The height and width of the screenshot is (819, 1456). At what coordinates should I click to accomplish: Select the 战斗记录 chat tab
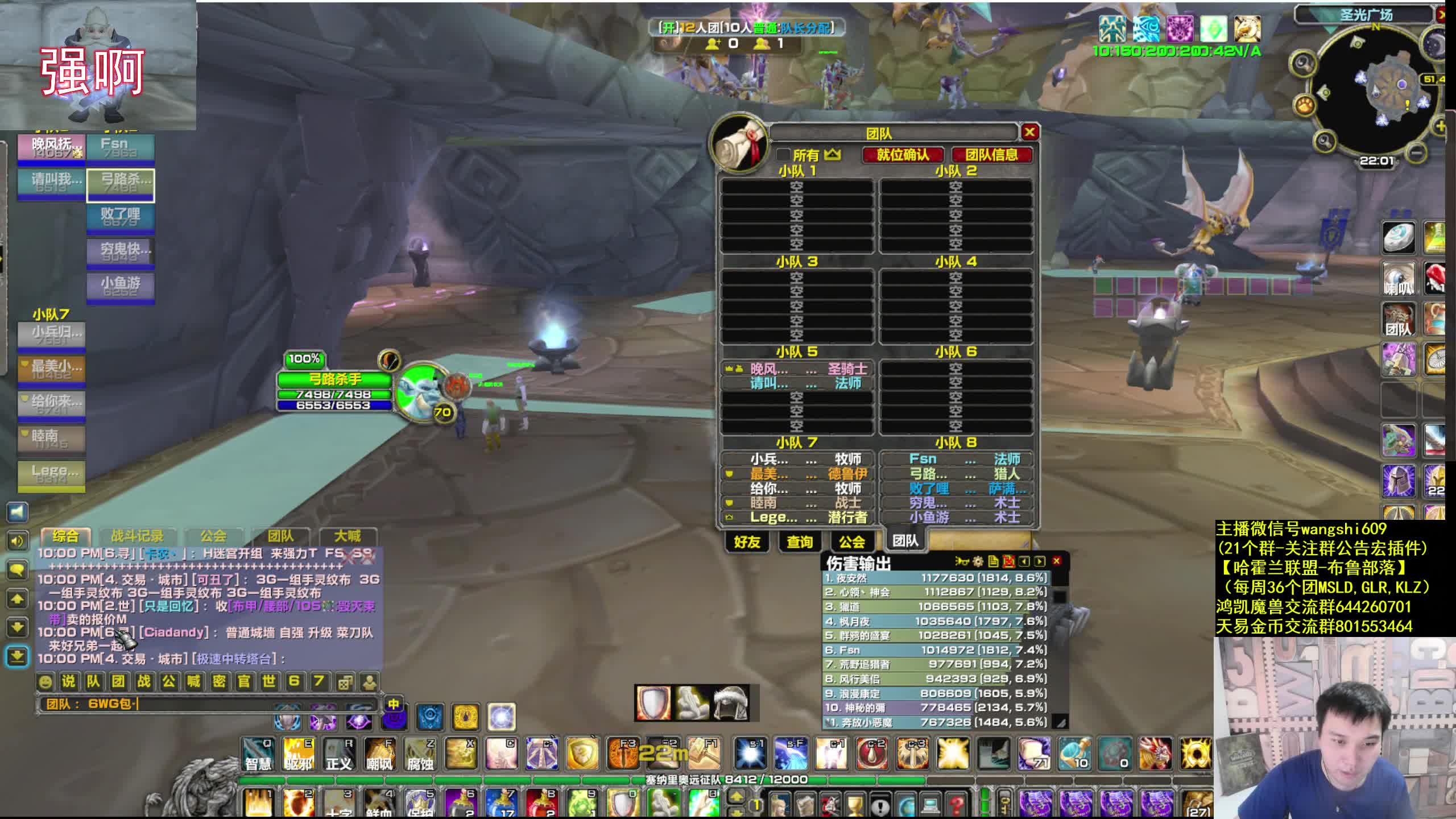(137, 536)
